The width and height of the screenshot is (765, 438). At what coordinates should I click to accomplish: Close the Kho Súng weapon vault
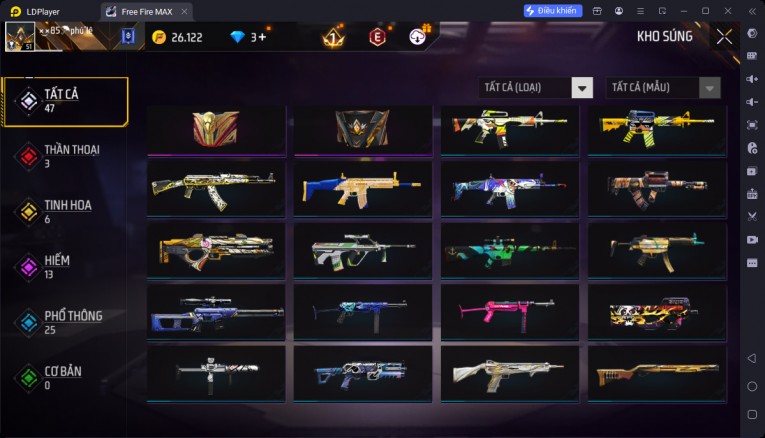[x=724, y=37]
